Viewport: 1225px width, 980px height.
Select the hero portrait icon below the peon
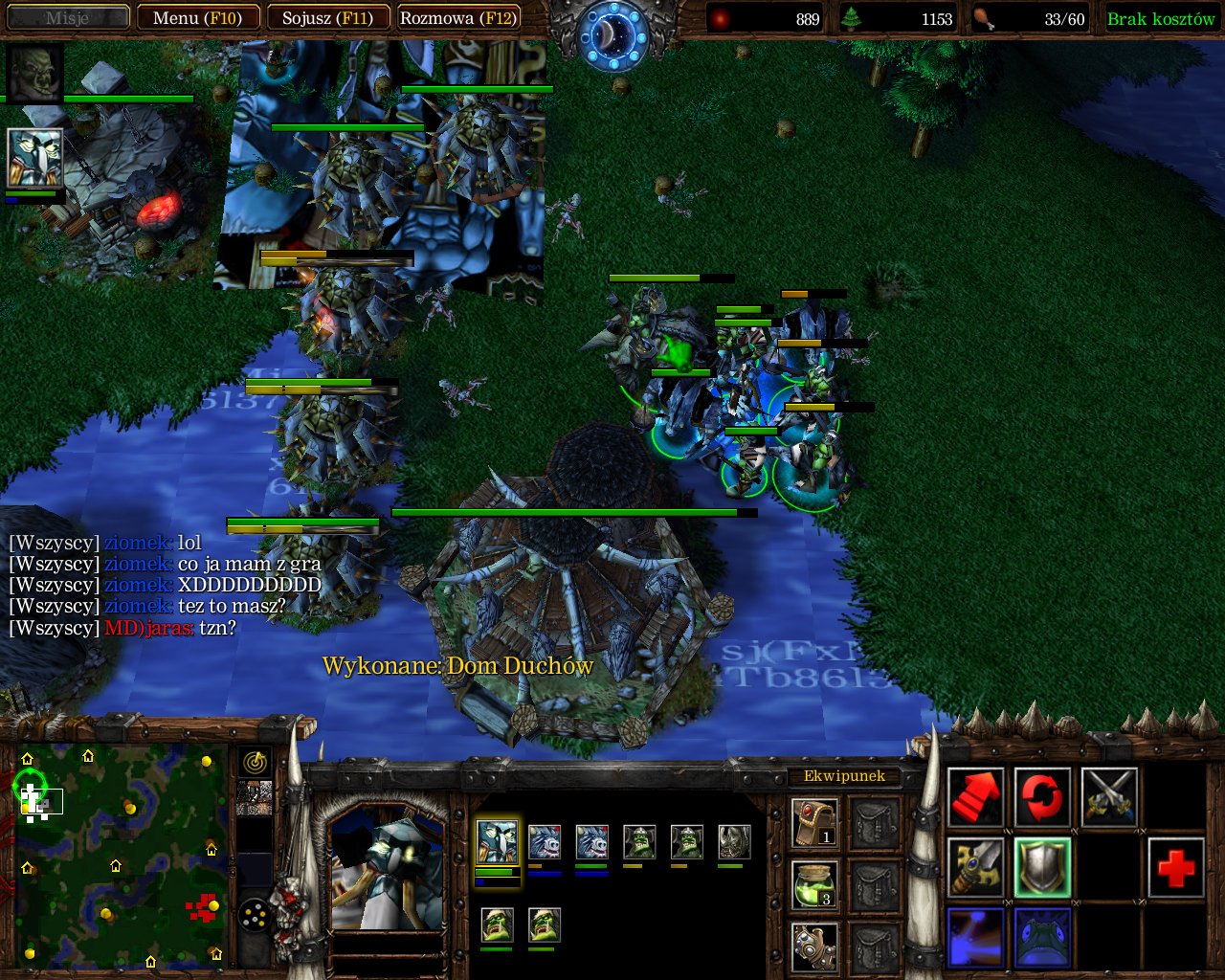(34, 157)
